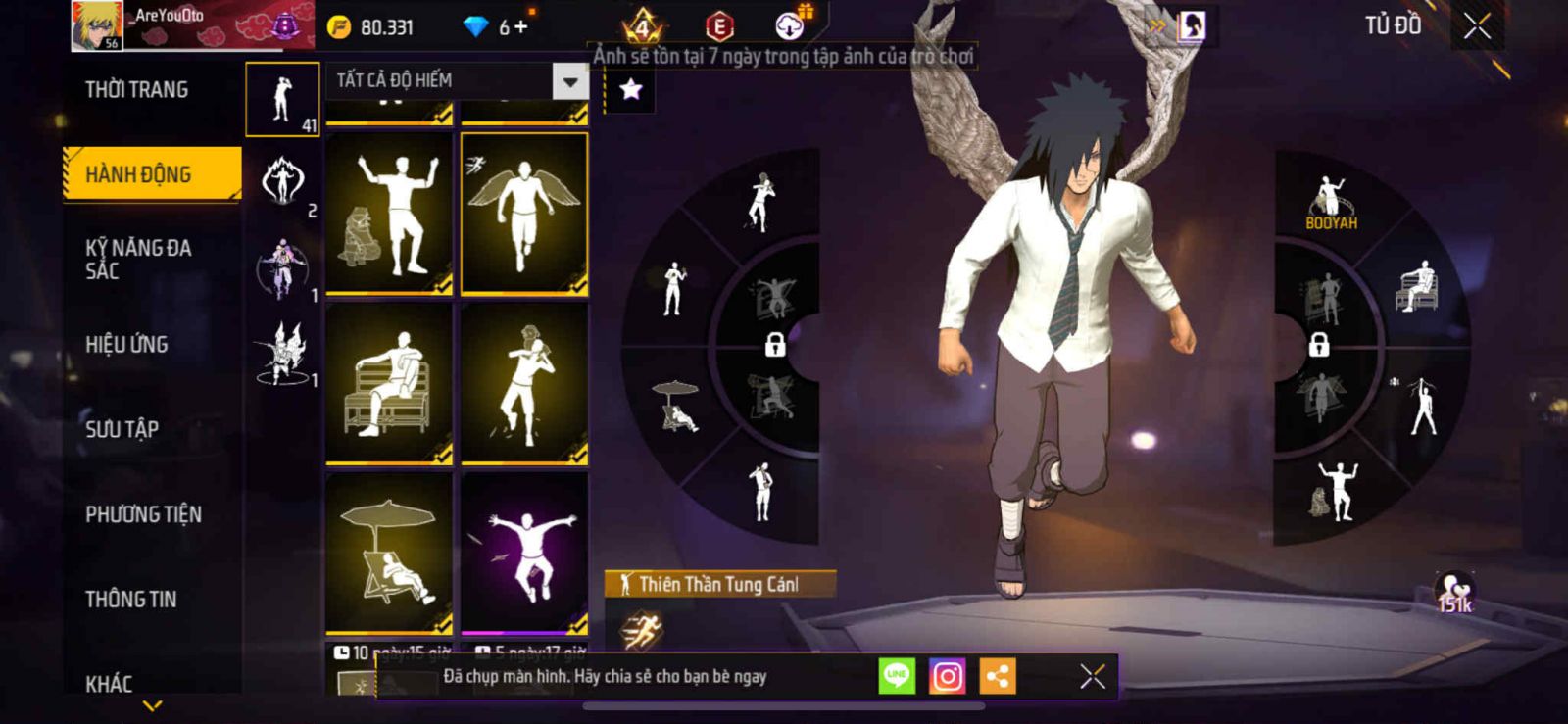Share screenshot to LINE
The width and height of the screenshot is (1568, 724).
pos(897,676)
